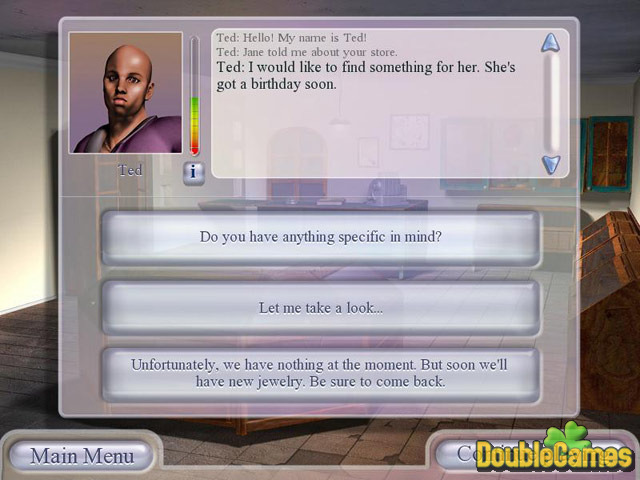Click the DoubleGames logo overlay
Viewport: 640px width, 480px height.
tap(555, 450)
